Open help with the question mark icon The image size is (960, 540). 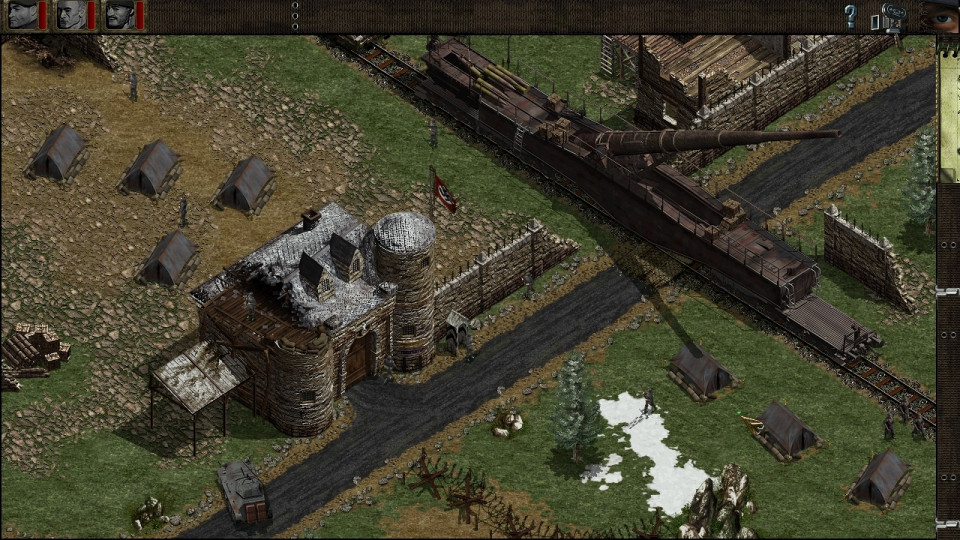pyautogui.click(x=850, y=16)
